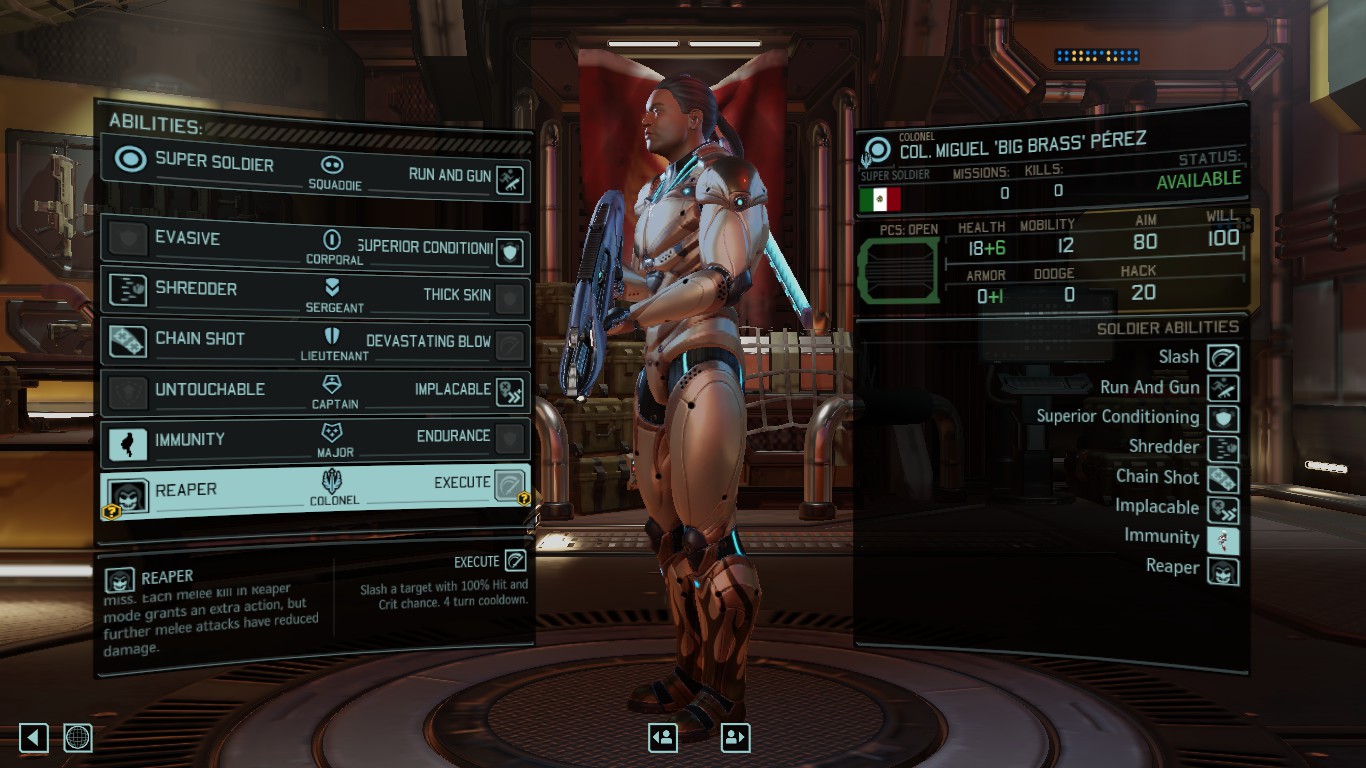The width and height of the screenshot is (1366, 768).
Task: Switch to the next soldier
Action: (x=735, y=738)
